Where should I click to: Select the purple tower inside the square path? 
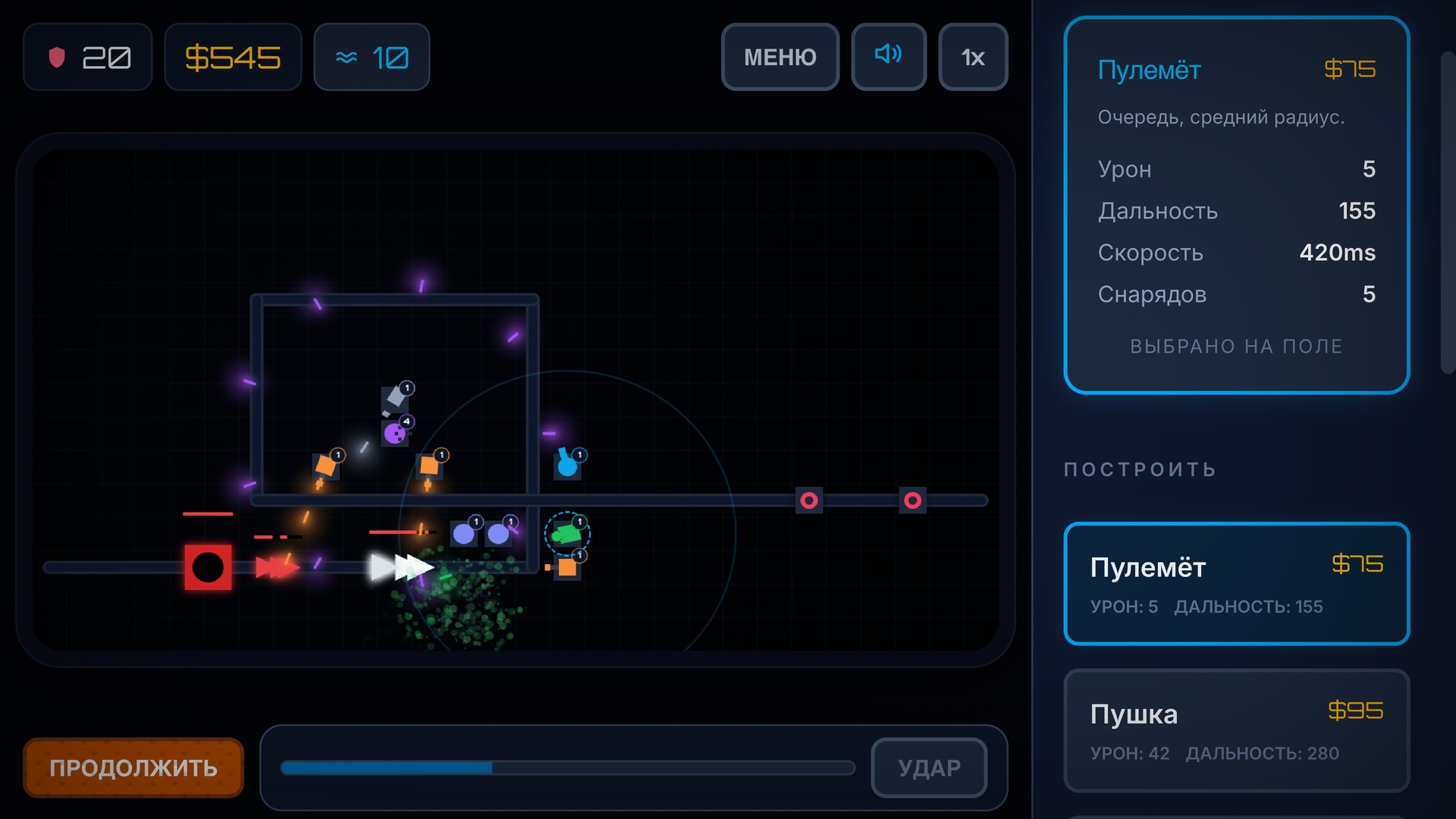pos(395,434)
